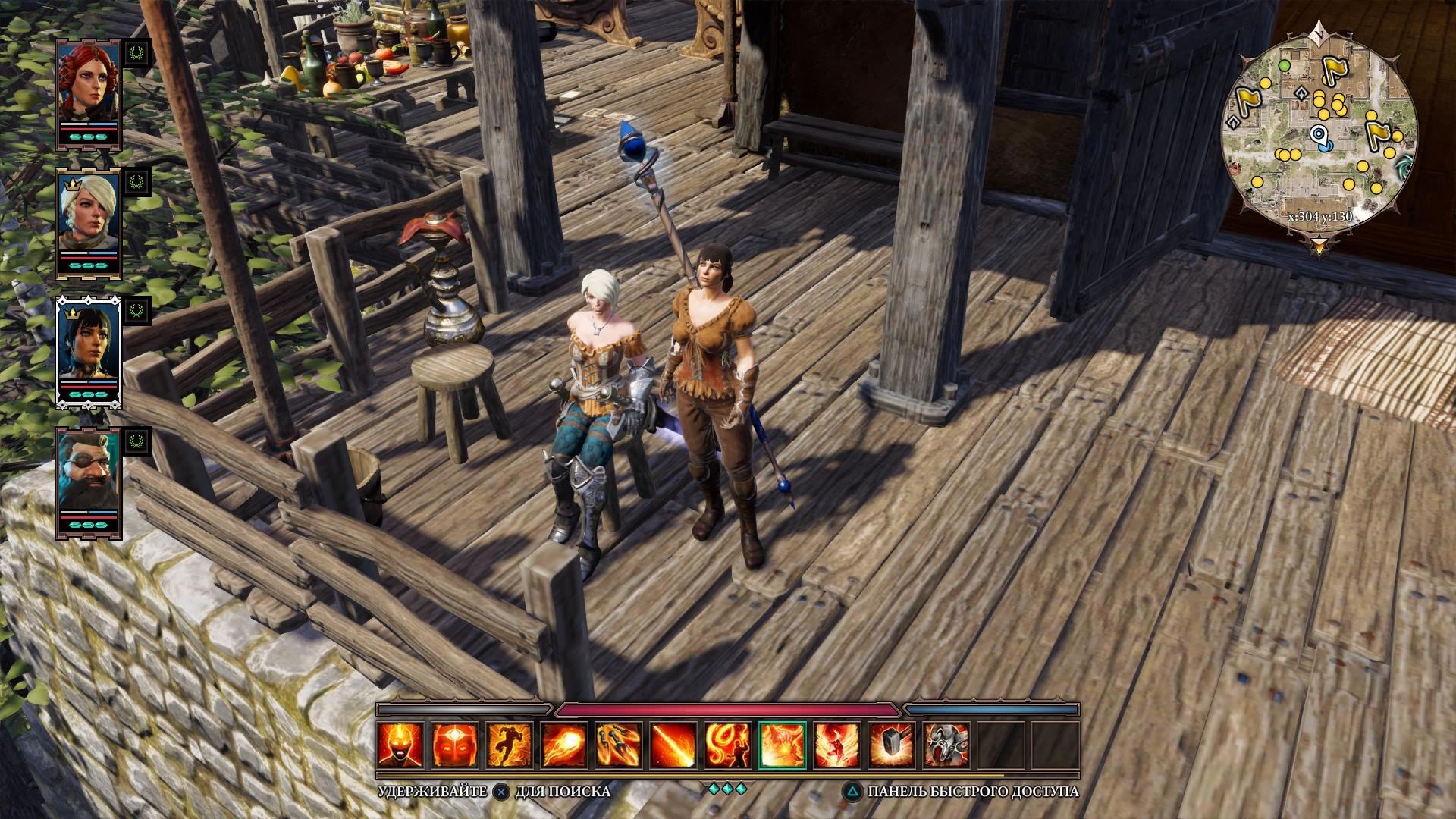Click the laurel status icon beside the dwarf
The height and width of the screenshot is (819, 1456).
(137, 441)
